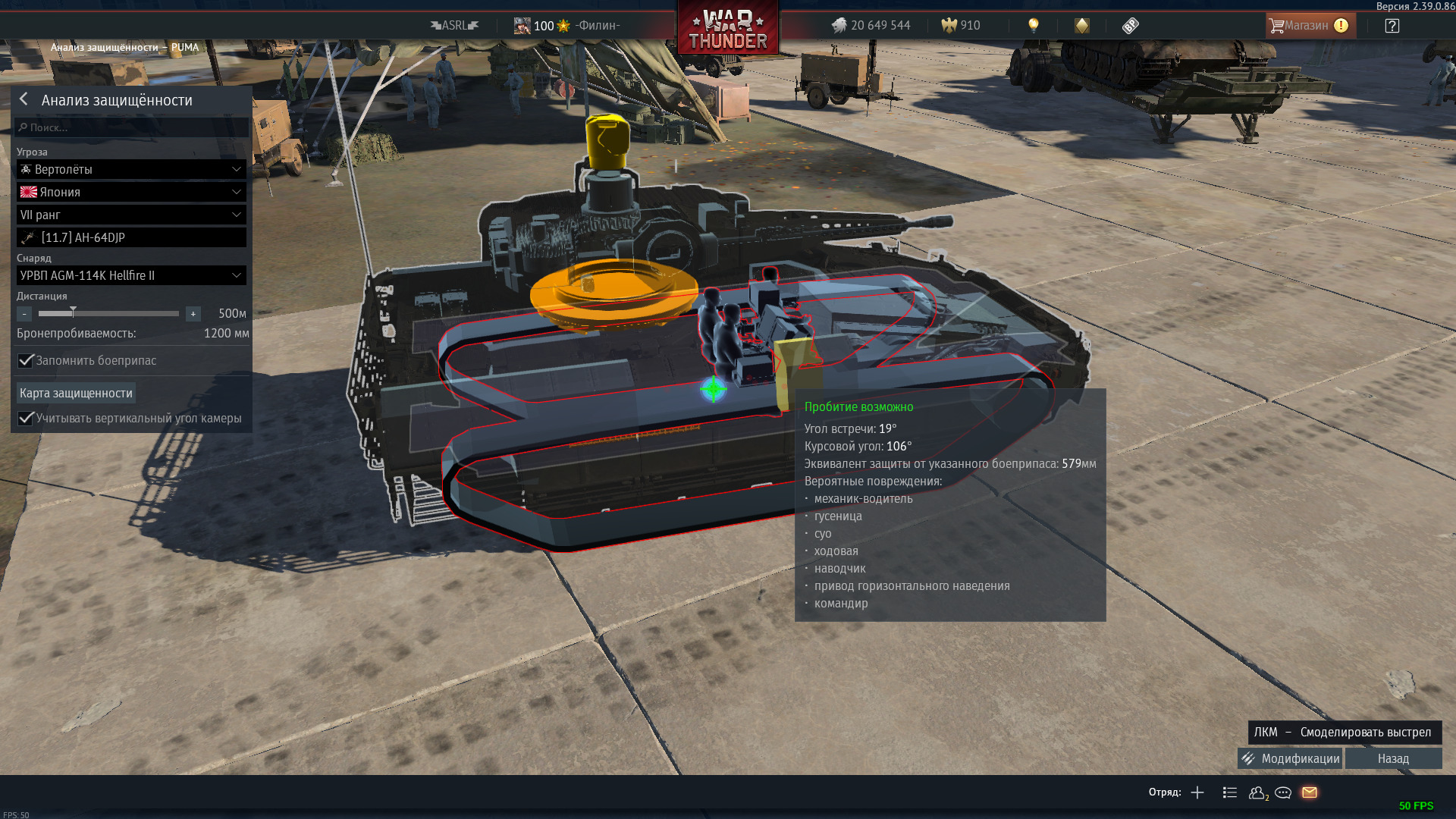
Task: Open the Япония nation dropdown
Action: [x=131, y=192]
